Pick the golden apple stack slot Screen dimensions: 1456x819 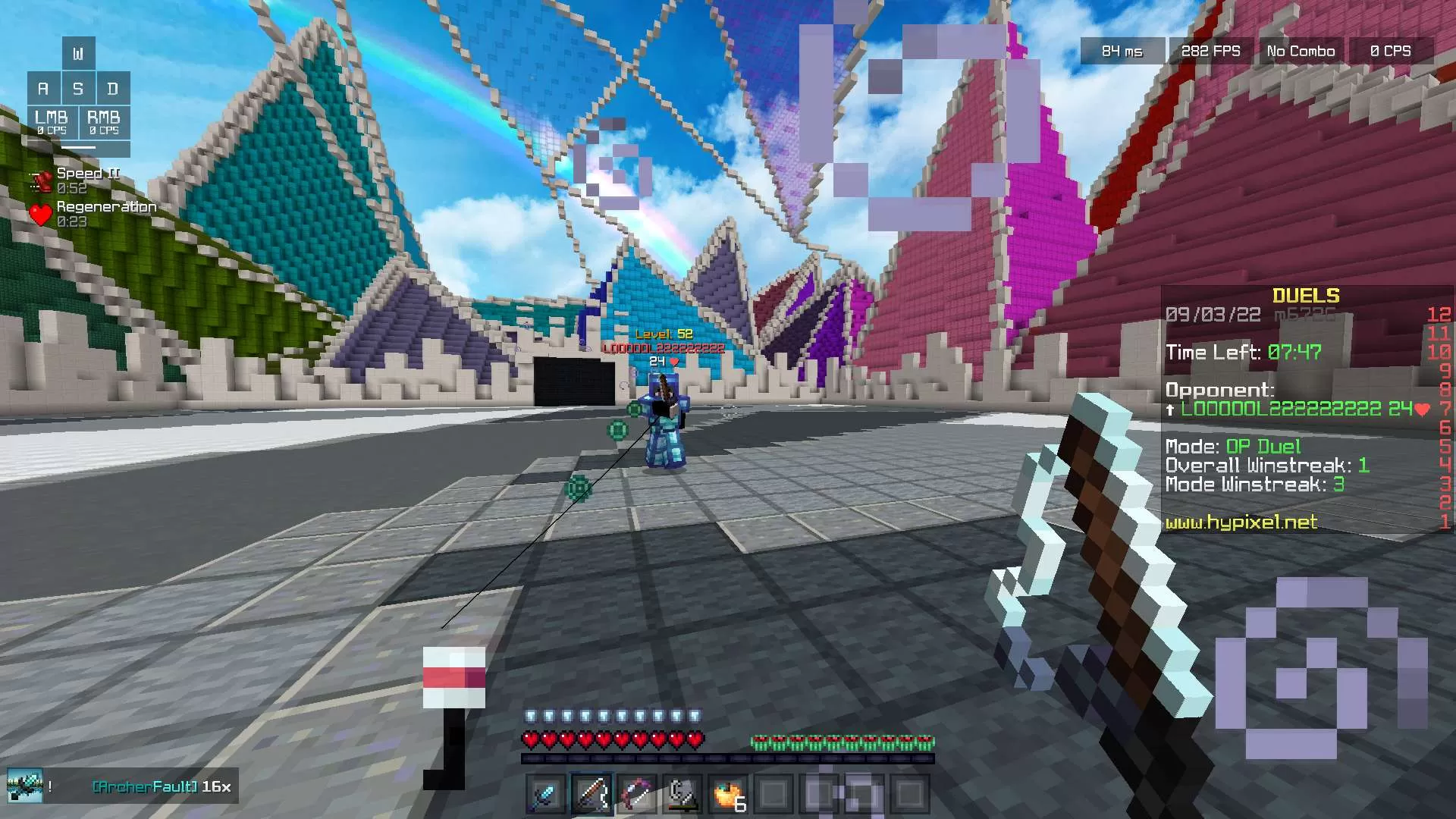[x=728, y=795]
